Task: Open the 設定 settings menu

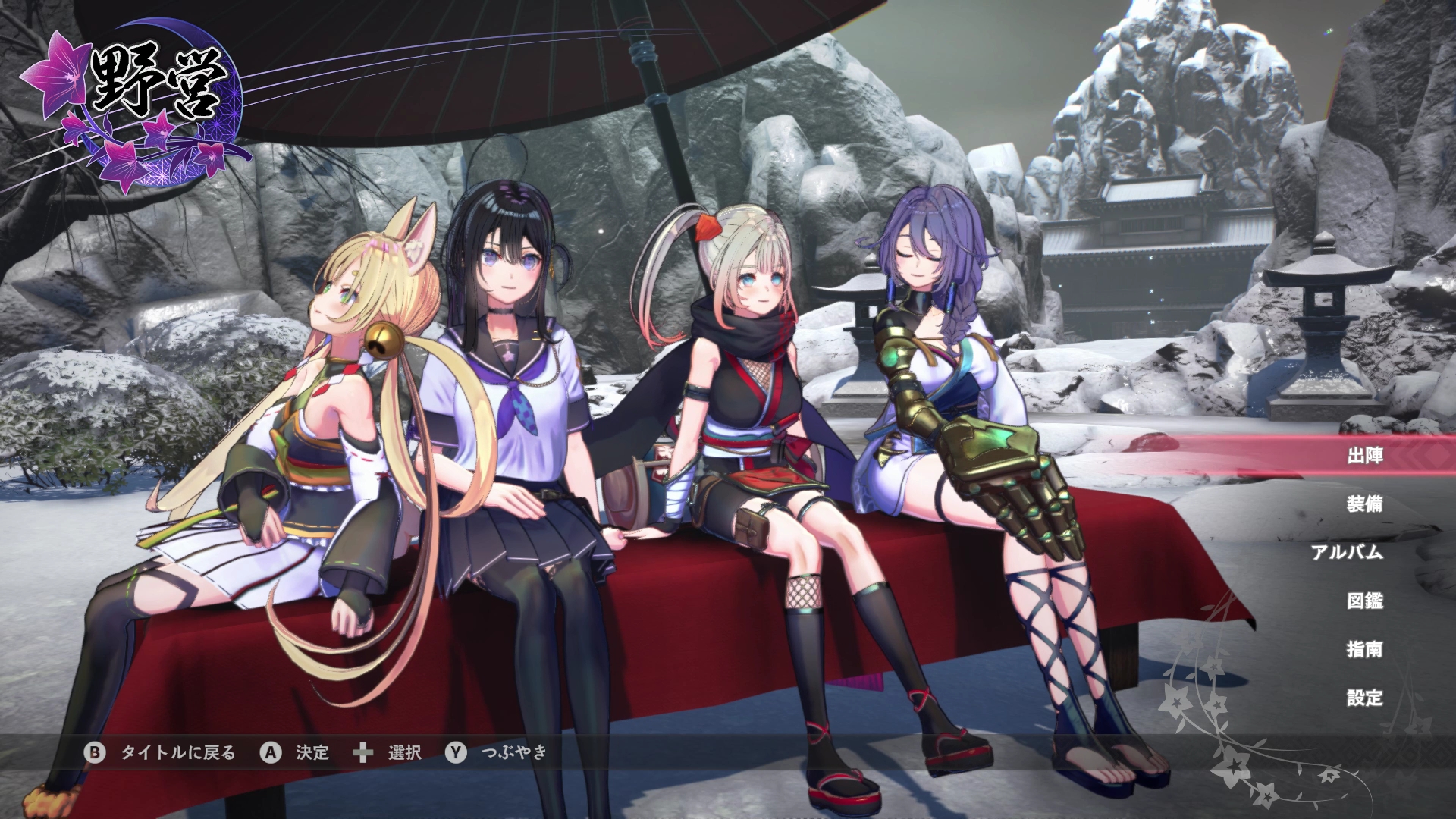Action: point(1364,698)
